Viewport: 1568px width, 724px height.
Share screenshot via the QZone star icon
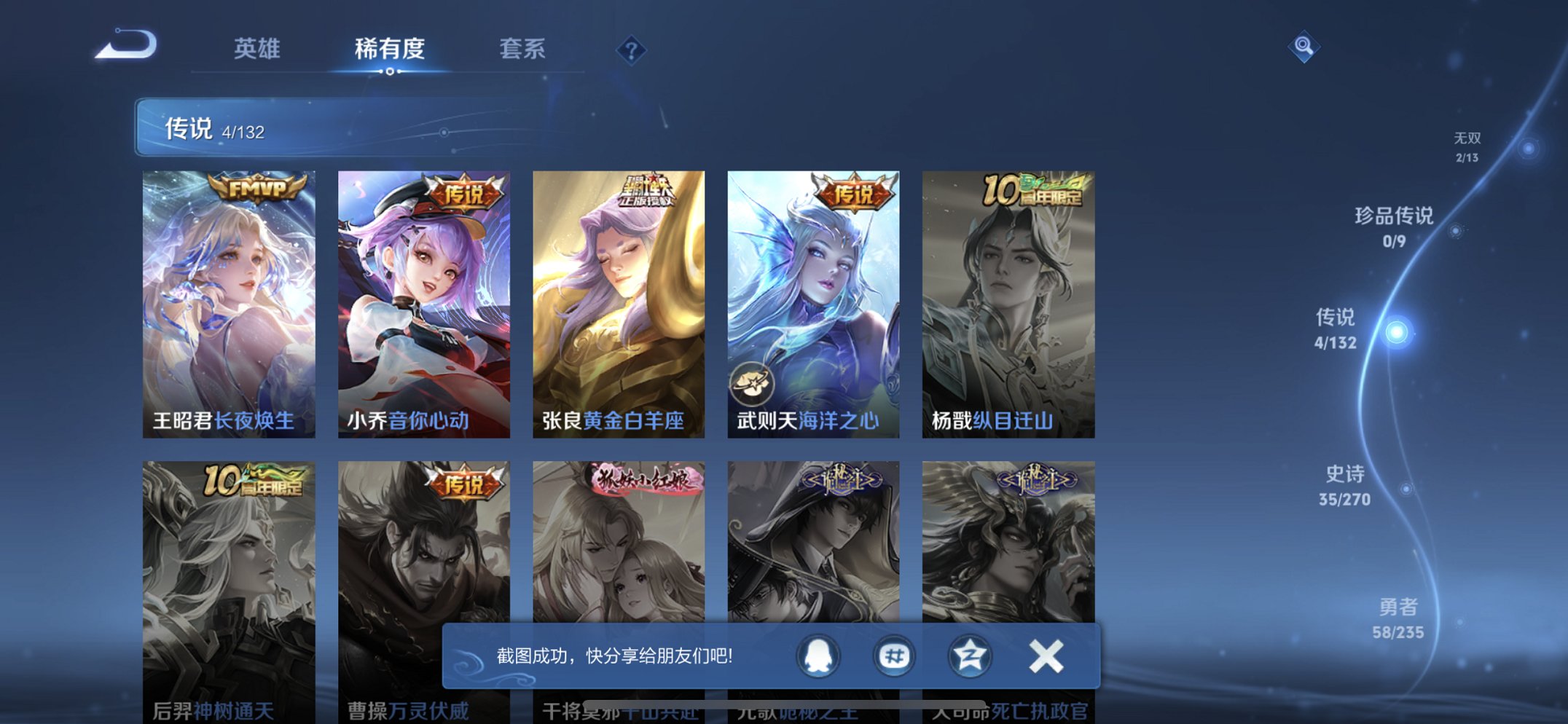pyautogui.click(x=969, y=656)
